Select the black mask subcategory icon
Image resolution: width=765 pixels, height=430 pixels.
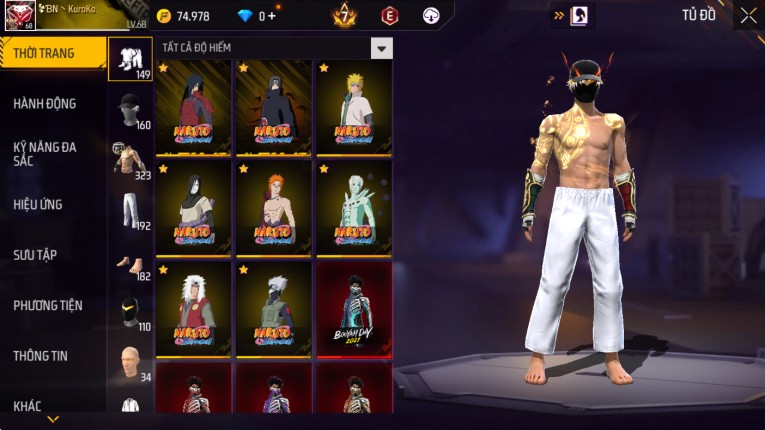point(130,312)
